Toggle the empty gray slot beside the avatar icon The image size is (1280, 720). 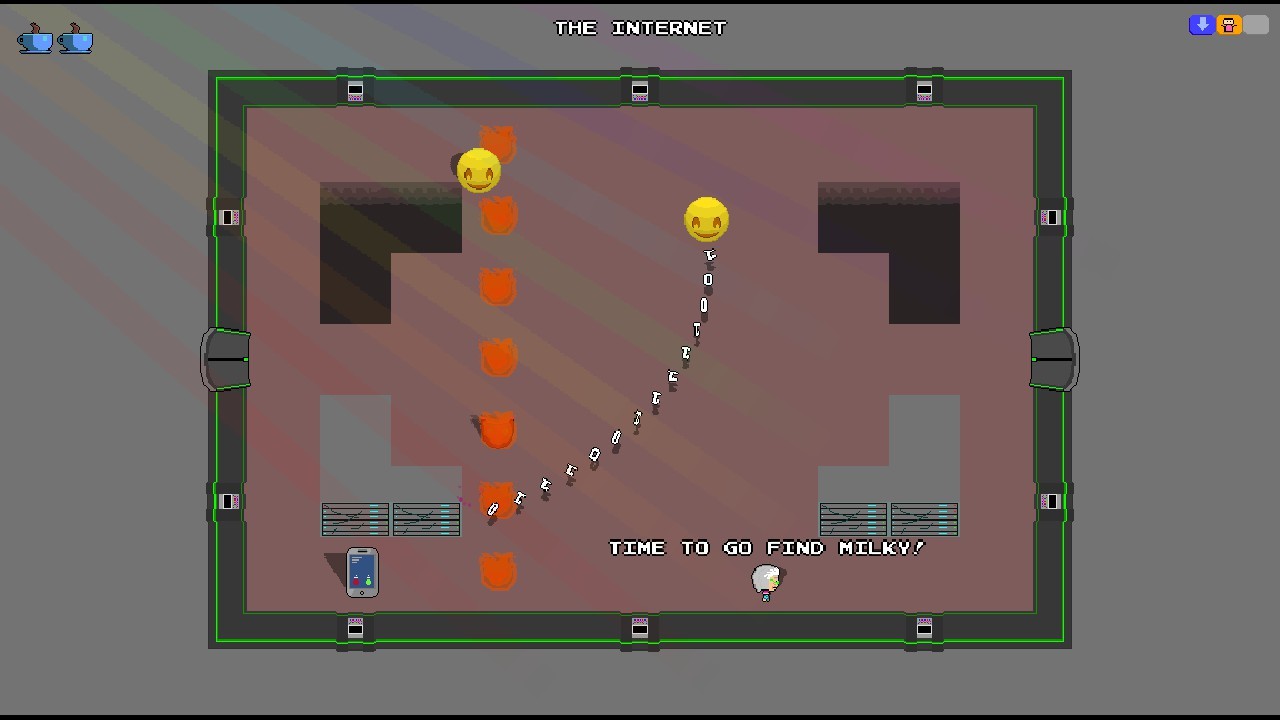pyautogui.click(x=1254, y=24)
